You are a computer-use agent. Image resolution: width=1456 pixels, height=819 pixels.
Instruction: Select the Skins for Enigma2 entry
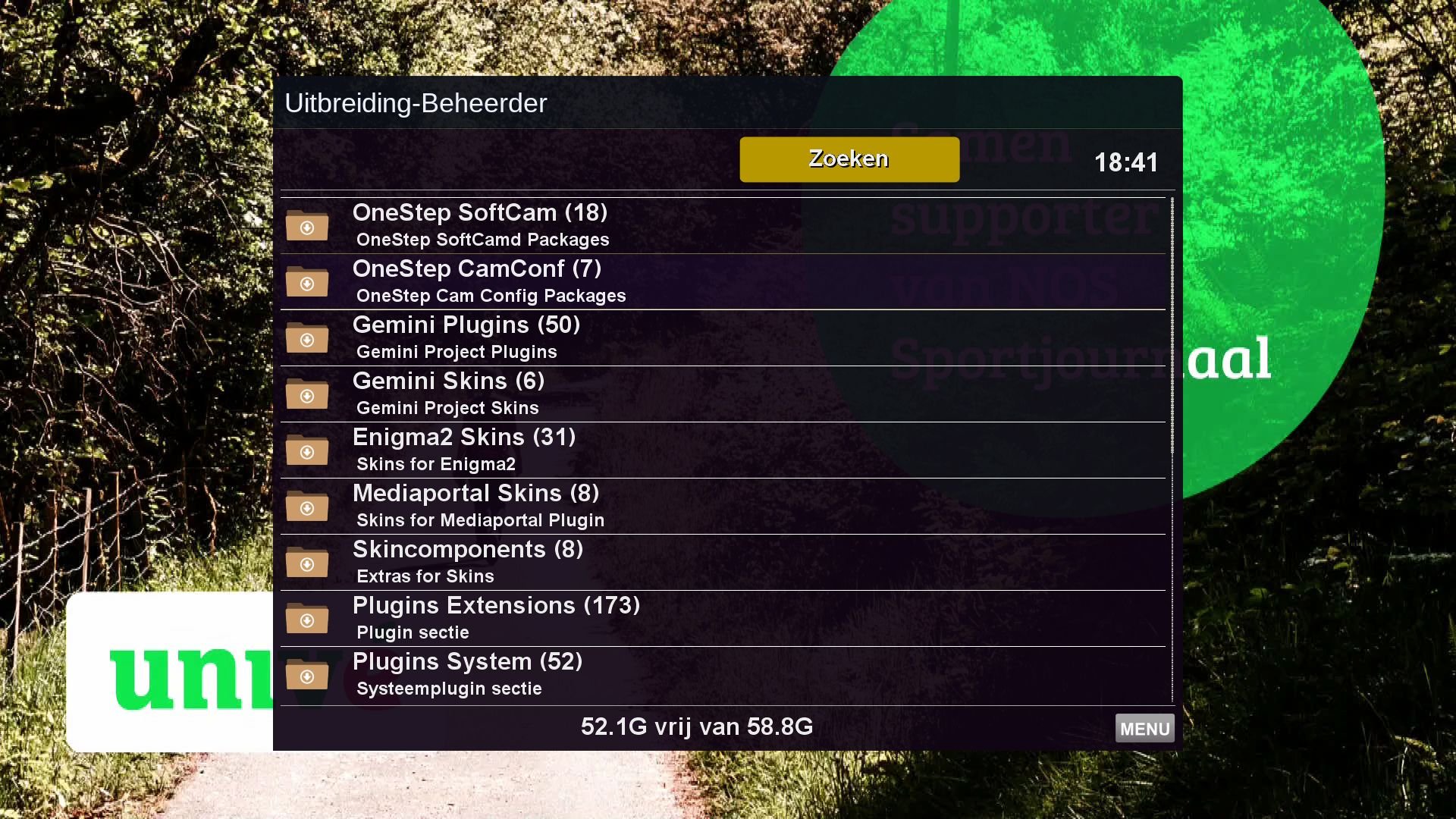(436, 464)
